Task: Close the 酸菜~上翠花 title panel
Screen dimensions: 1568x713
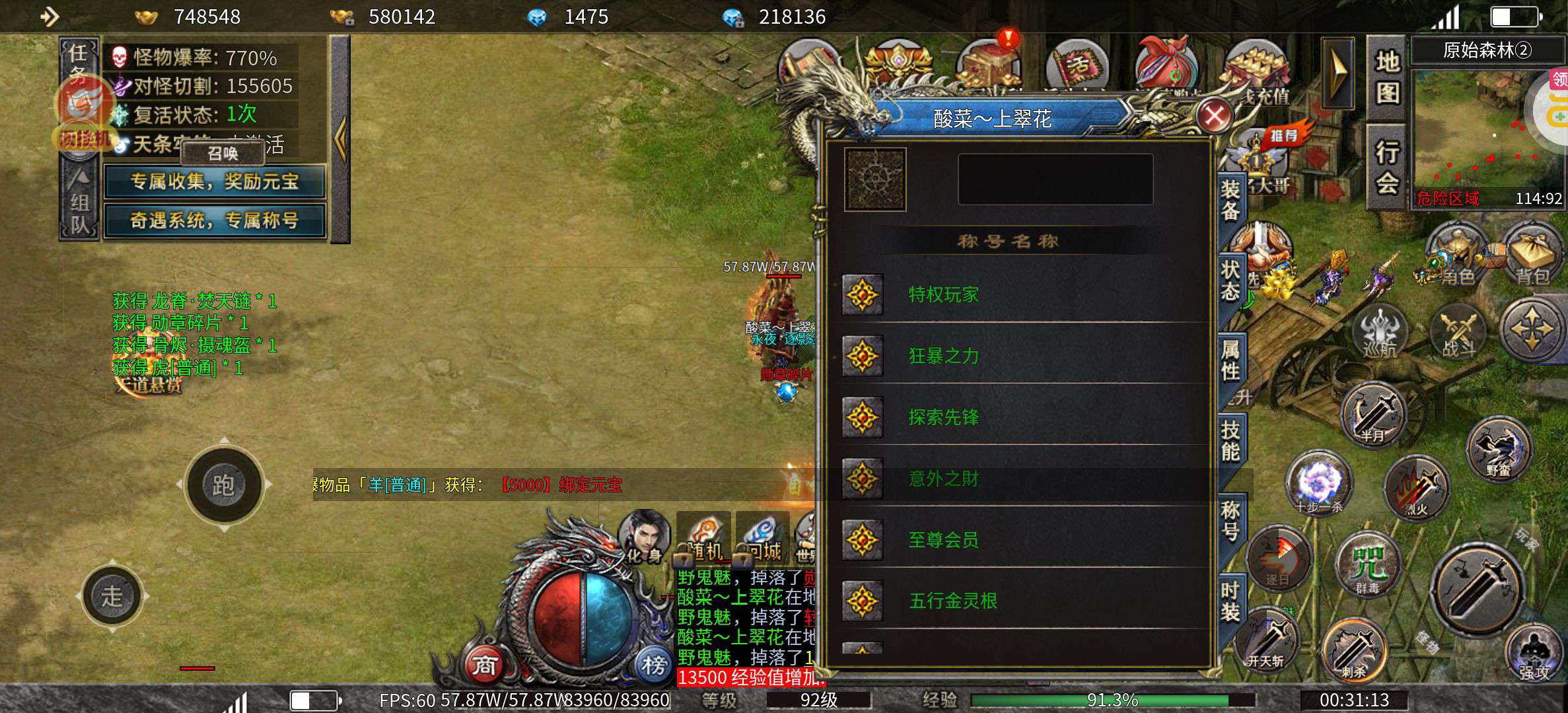Action: click(1214, 116)
